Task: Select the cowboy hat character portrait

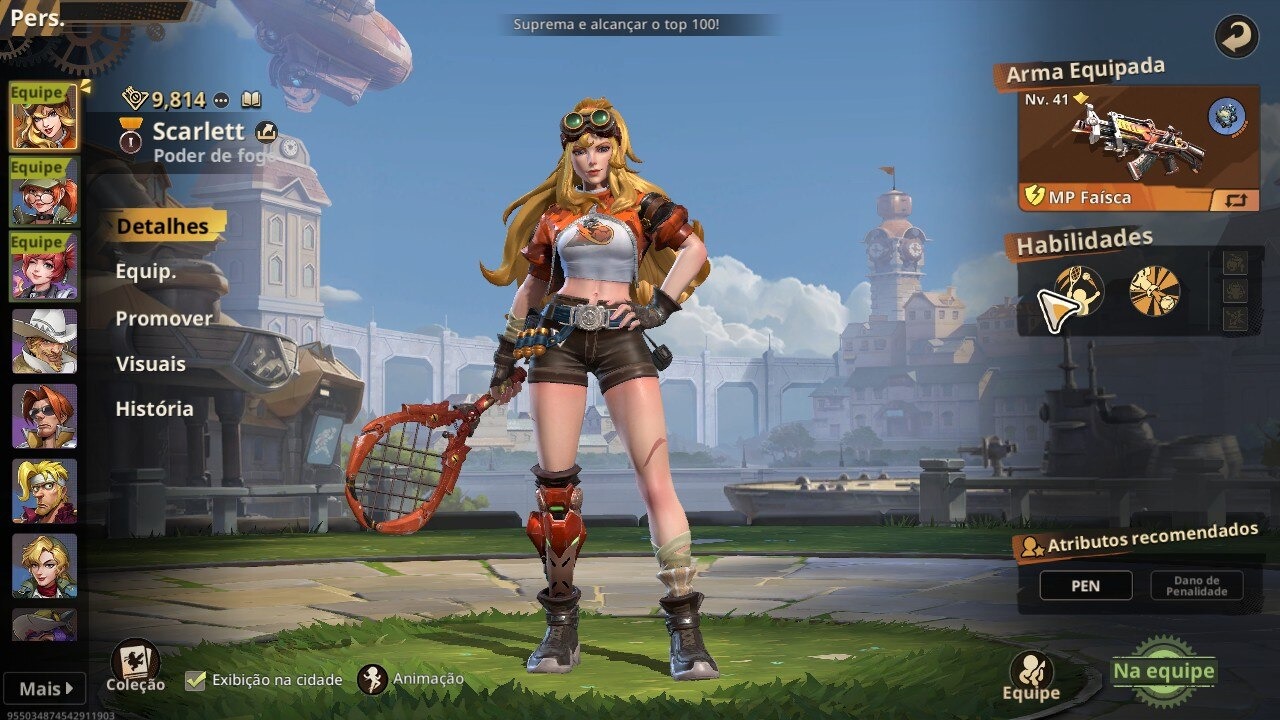Action: (x=44, y=341)
